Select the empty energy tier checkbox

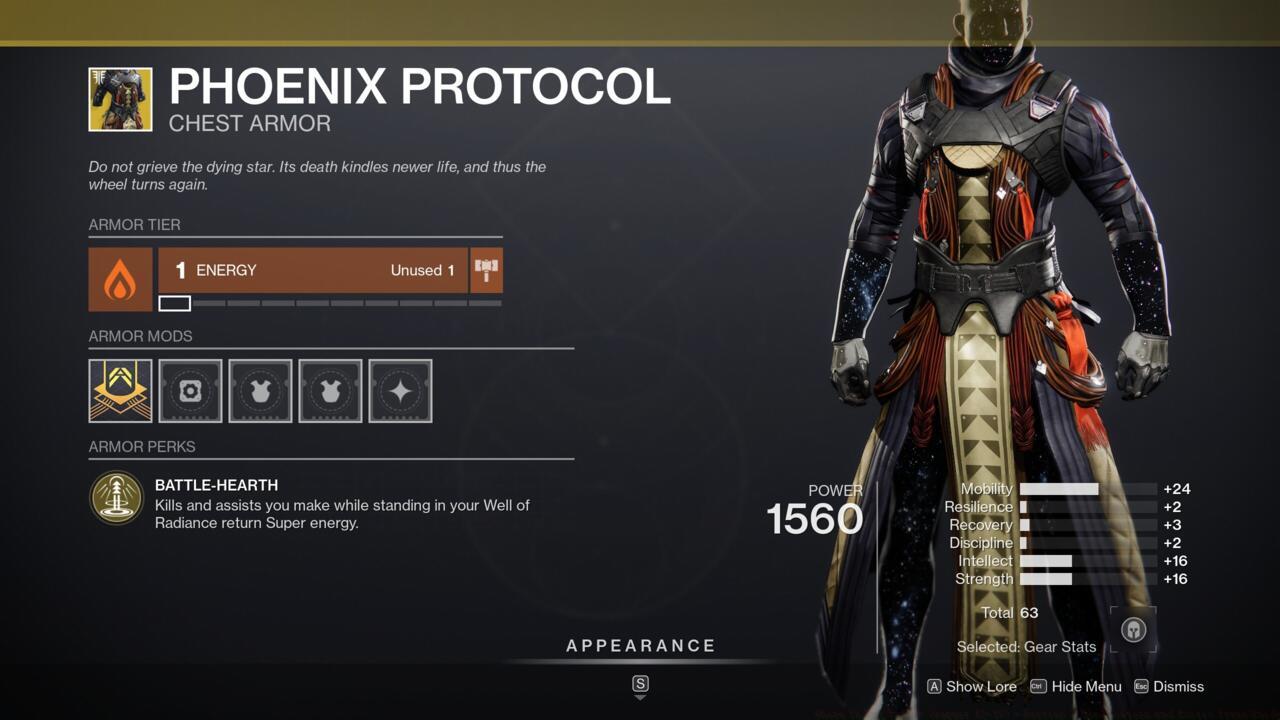(174, 302)
